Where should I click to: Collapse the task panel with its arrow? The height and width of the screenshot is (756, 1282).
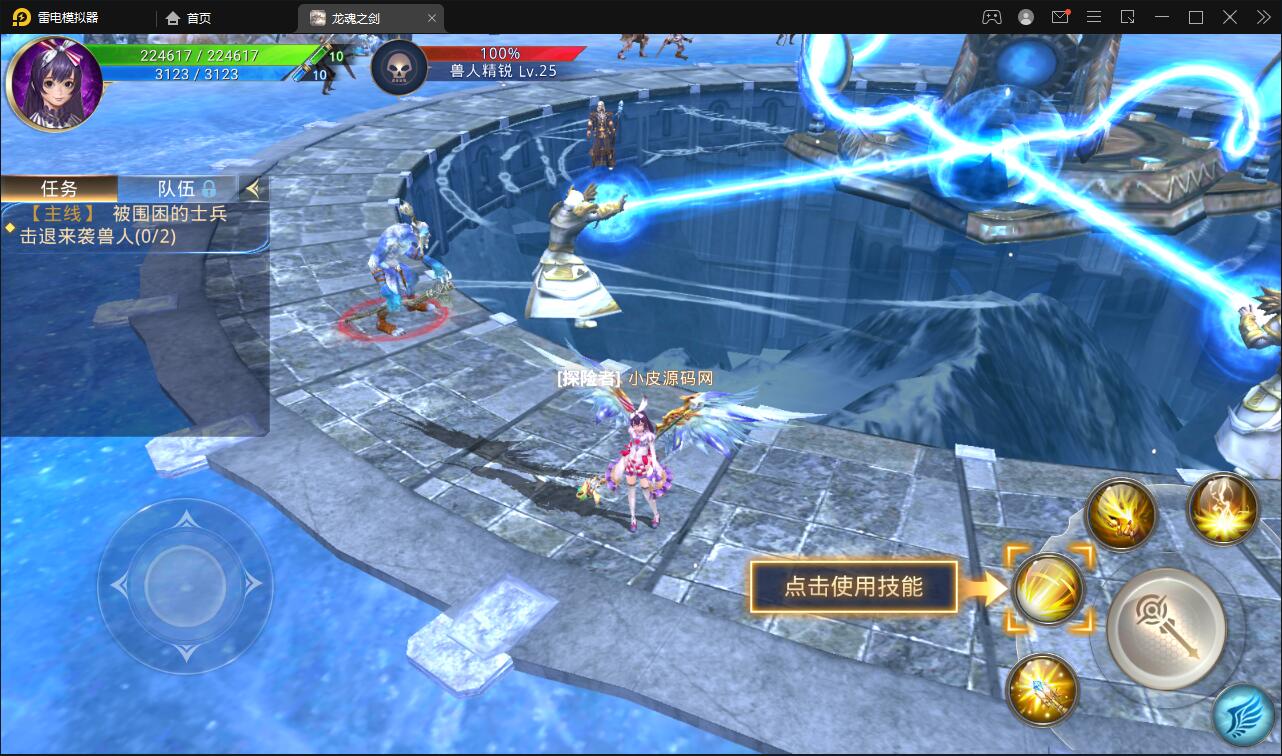254,187
